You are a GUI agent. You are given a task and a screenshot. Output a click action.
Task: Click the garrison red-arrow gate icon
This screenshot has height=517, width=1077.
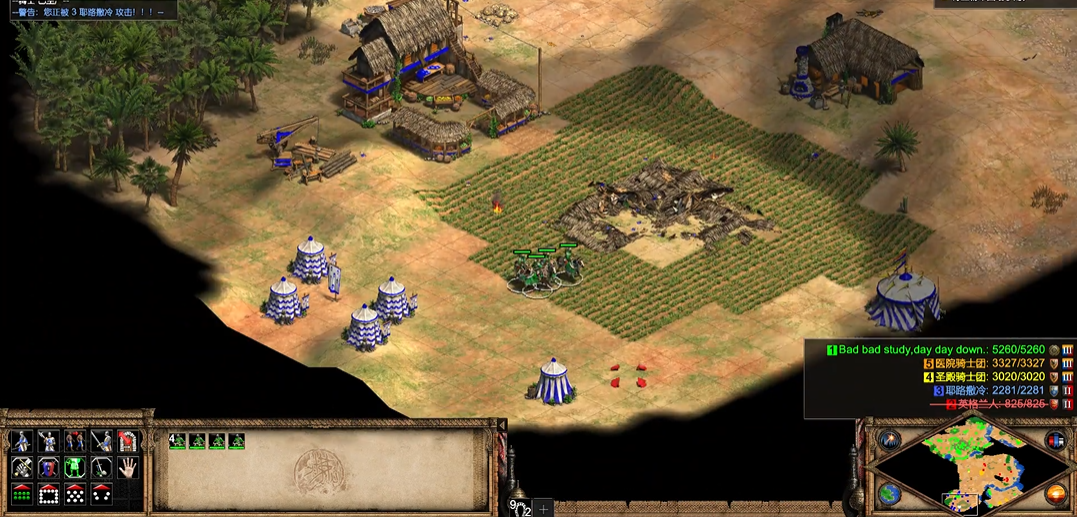(x=128, y=441)
